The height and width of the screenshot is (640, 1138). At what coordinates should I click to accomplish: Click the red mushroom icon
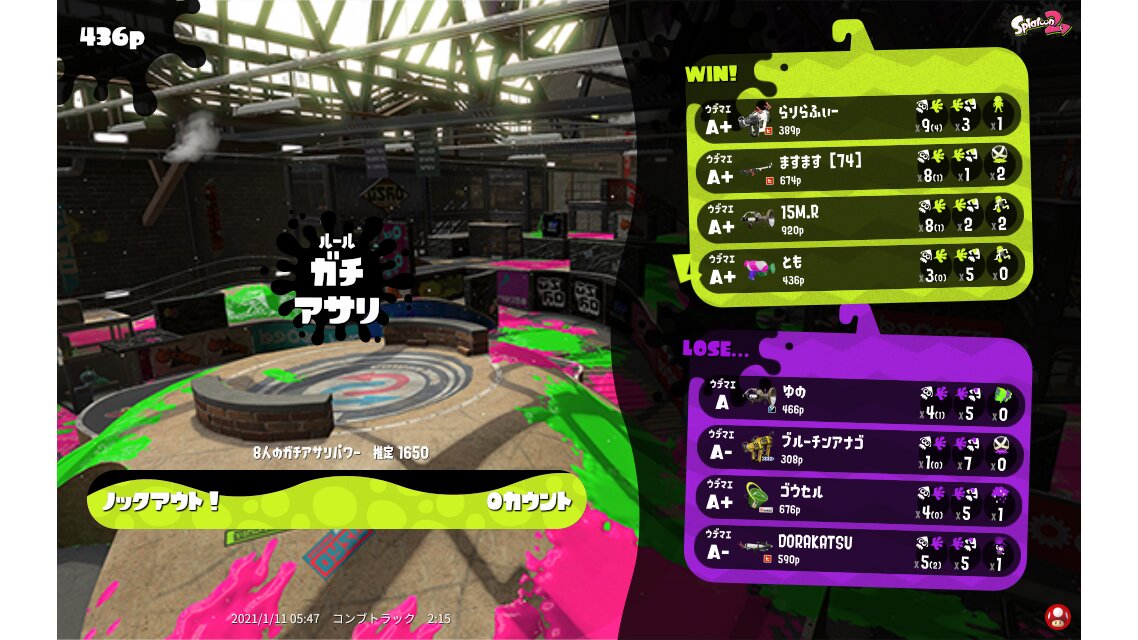coord(1056,615)
